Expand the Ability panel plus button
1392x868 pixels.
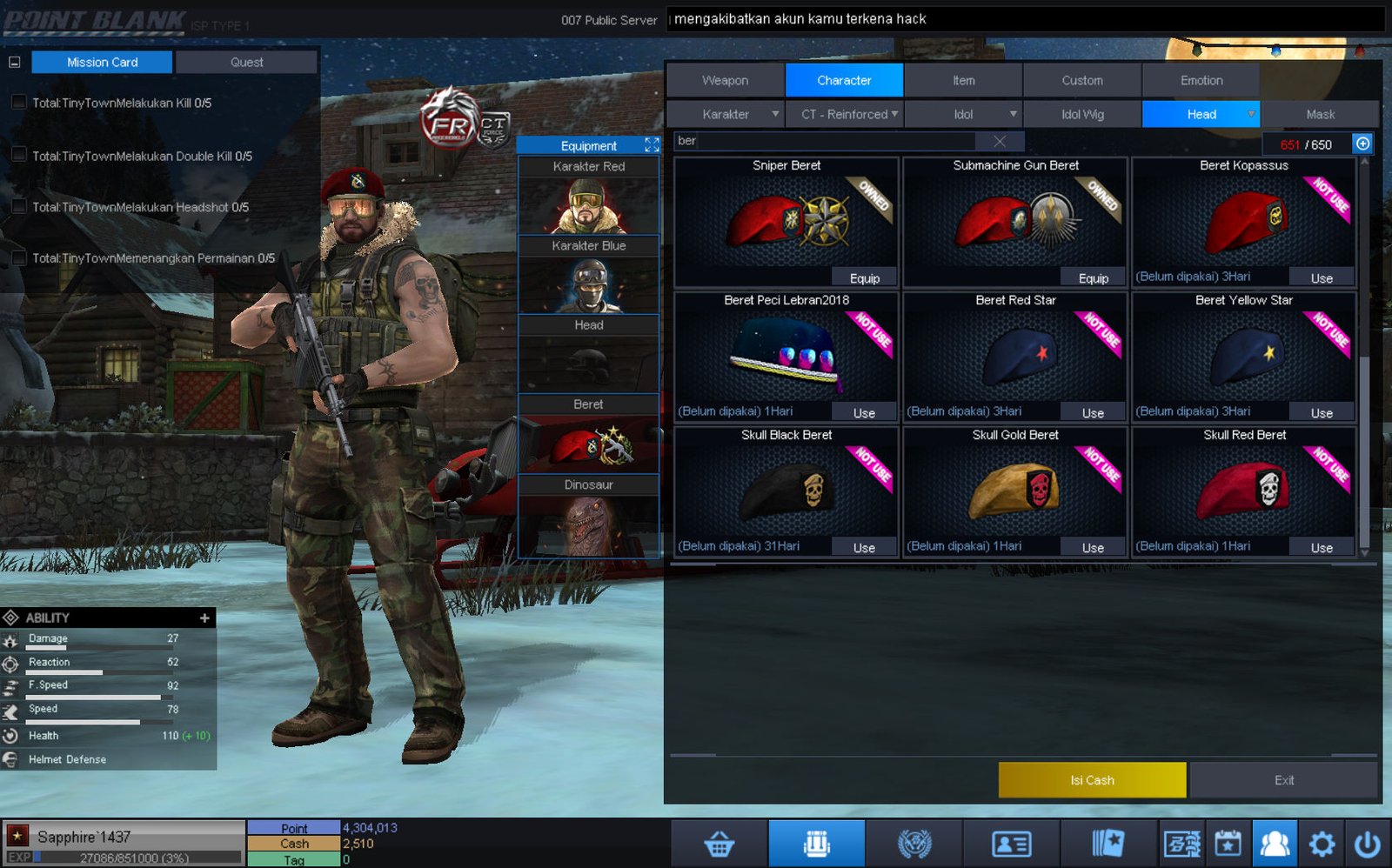point(204,618)
